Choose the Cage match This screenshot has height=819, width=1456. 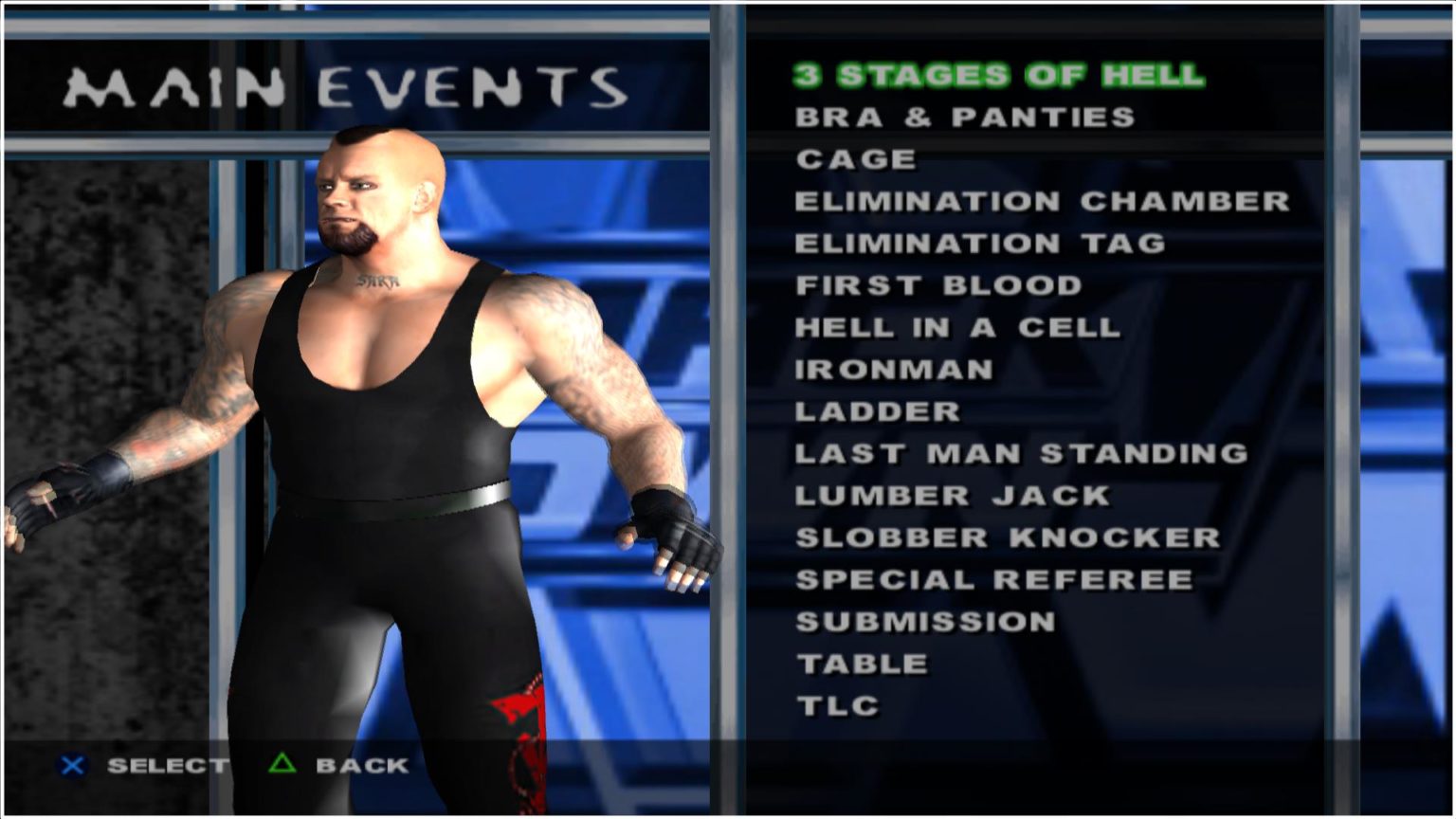pos(854,159)
